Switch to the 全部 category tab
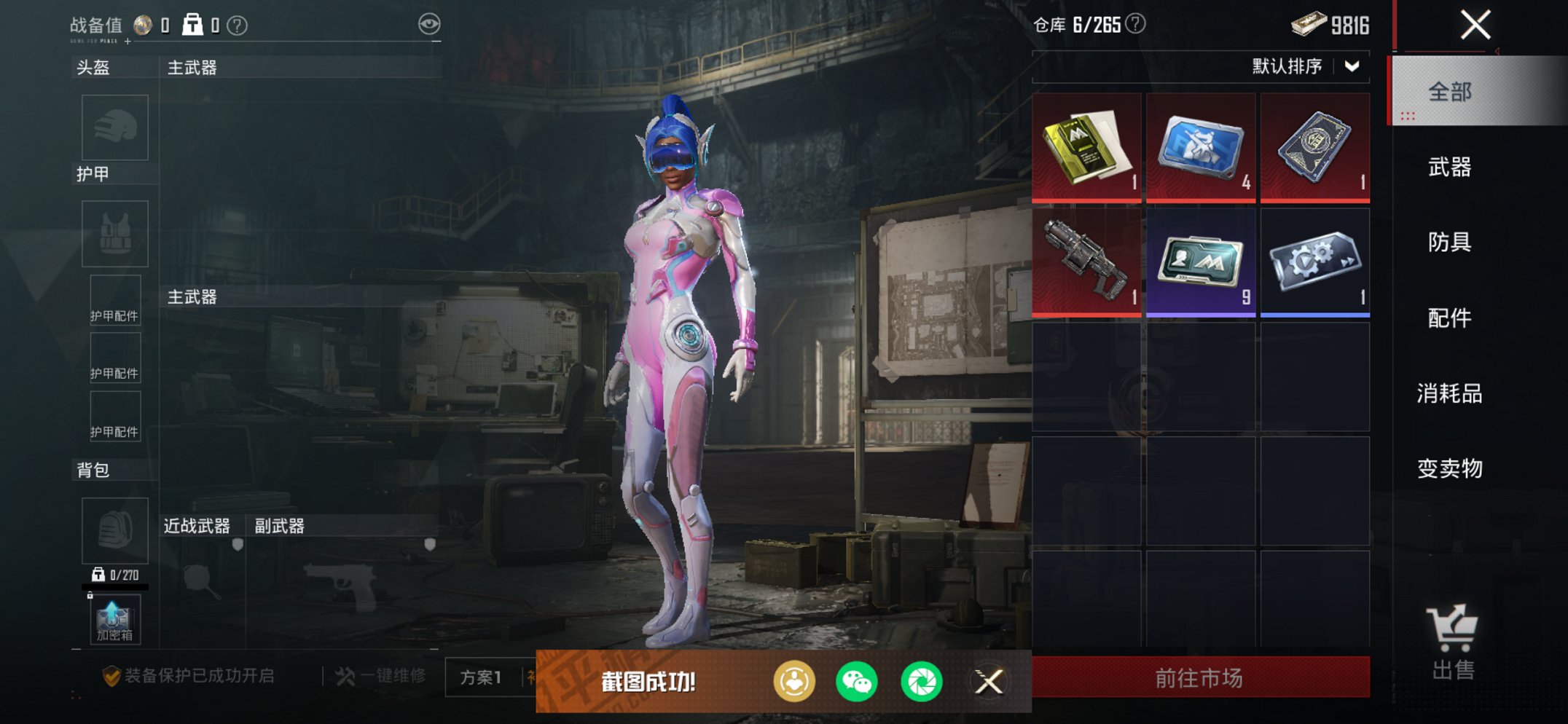Screen dimensions: 1568x724 point(1450,92)
